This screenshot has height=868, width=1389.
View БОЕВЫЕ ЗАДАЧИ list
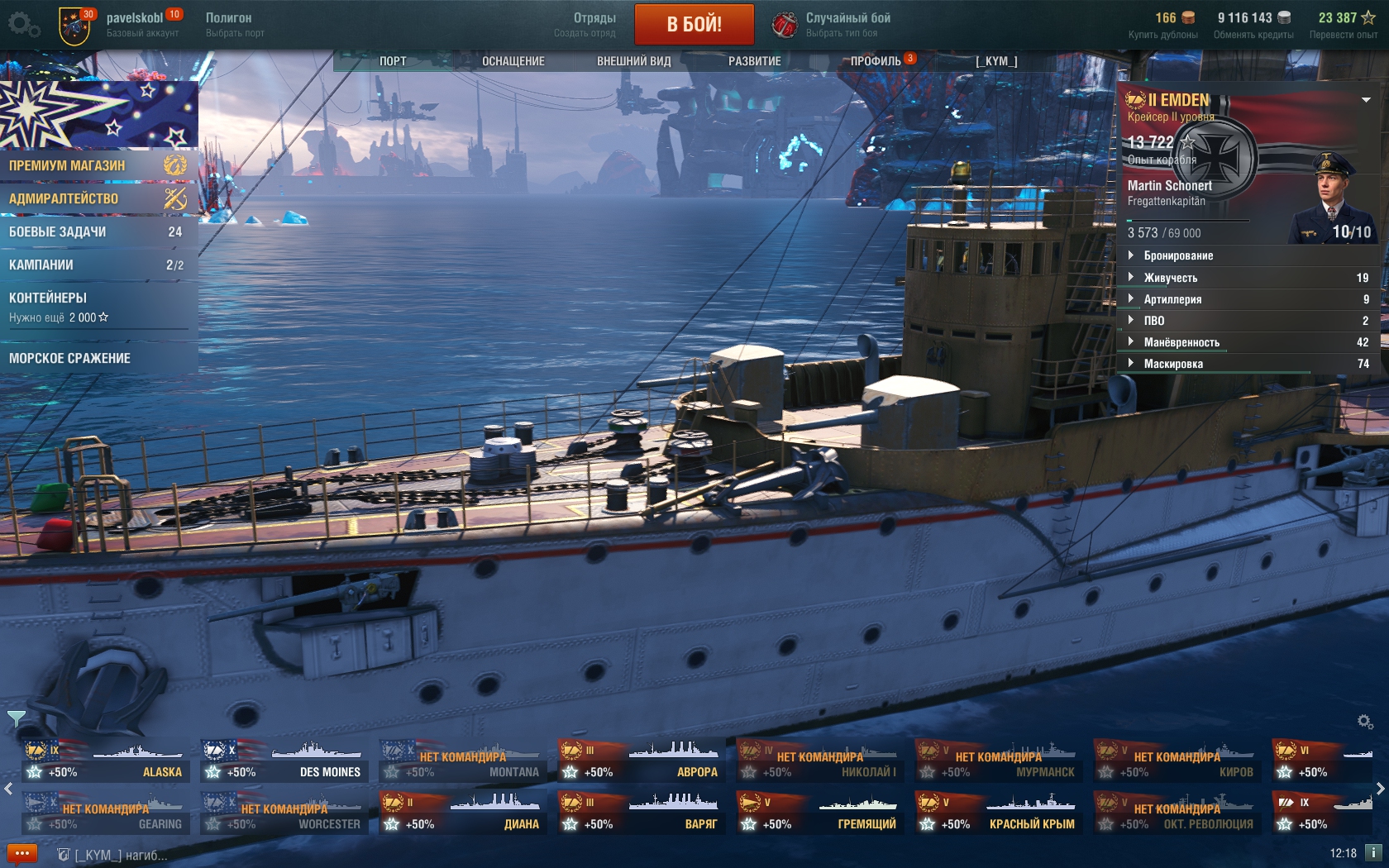tap(98, 232)
